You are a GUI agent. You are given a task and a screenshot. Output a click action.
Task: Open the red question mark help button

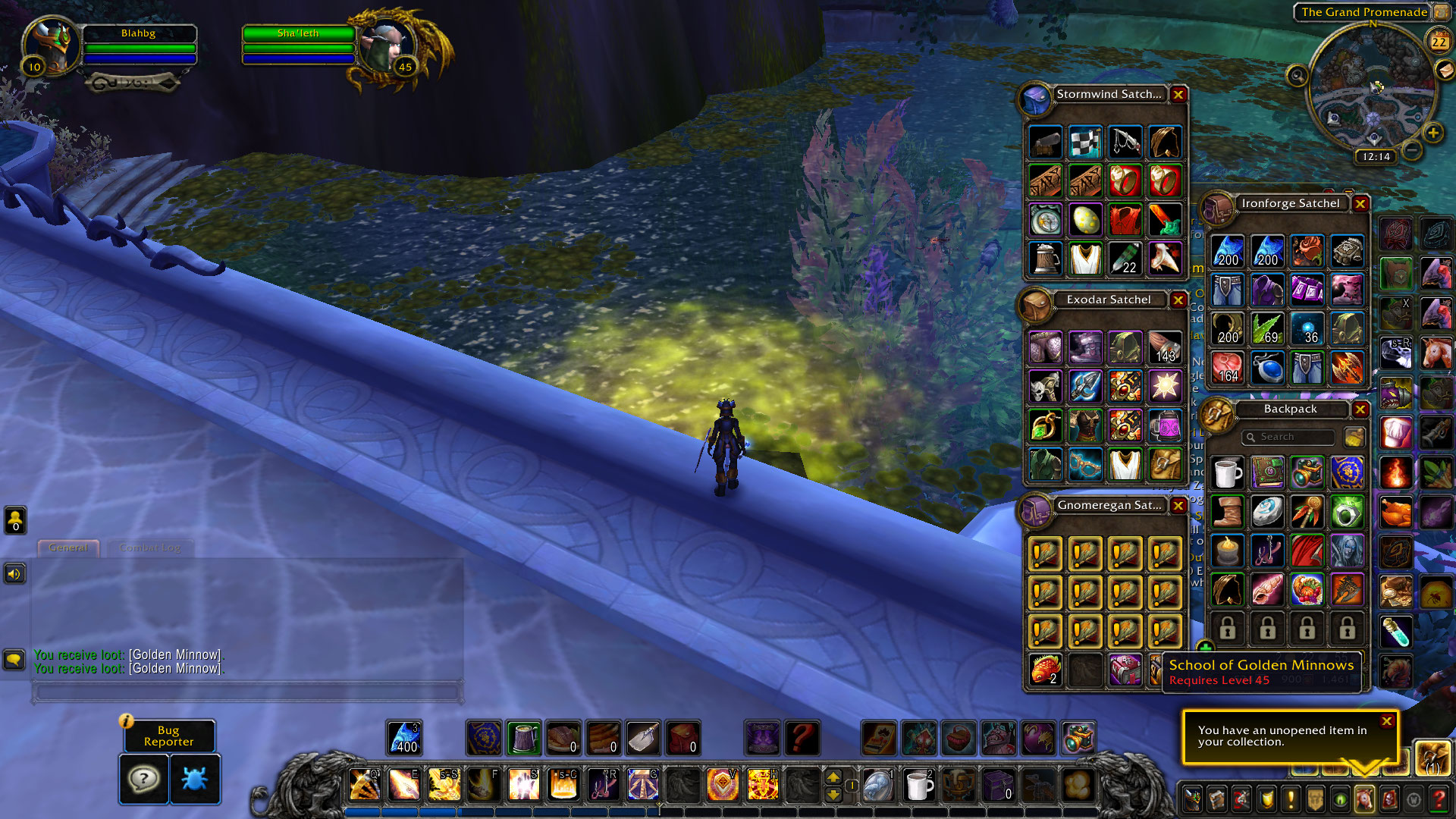point(1438,799)
